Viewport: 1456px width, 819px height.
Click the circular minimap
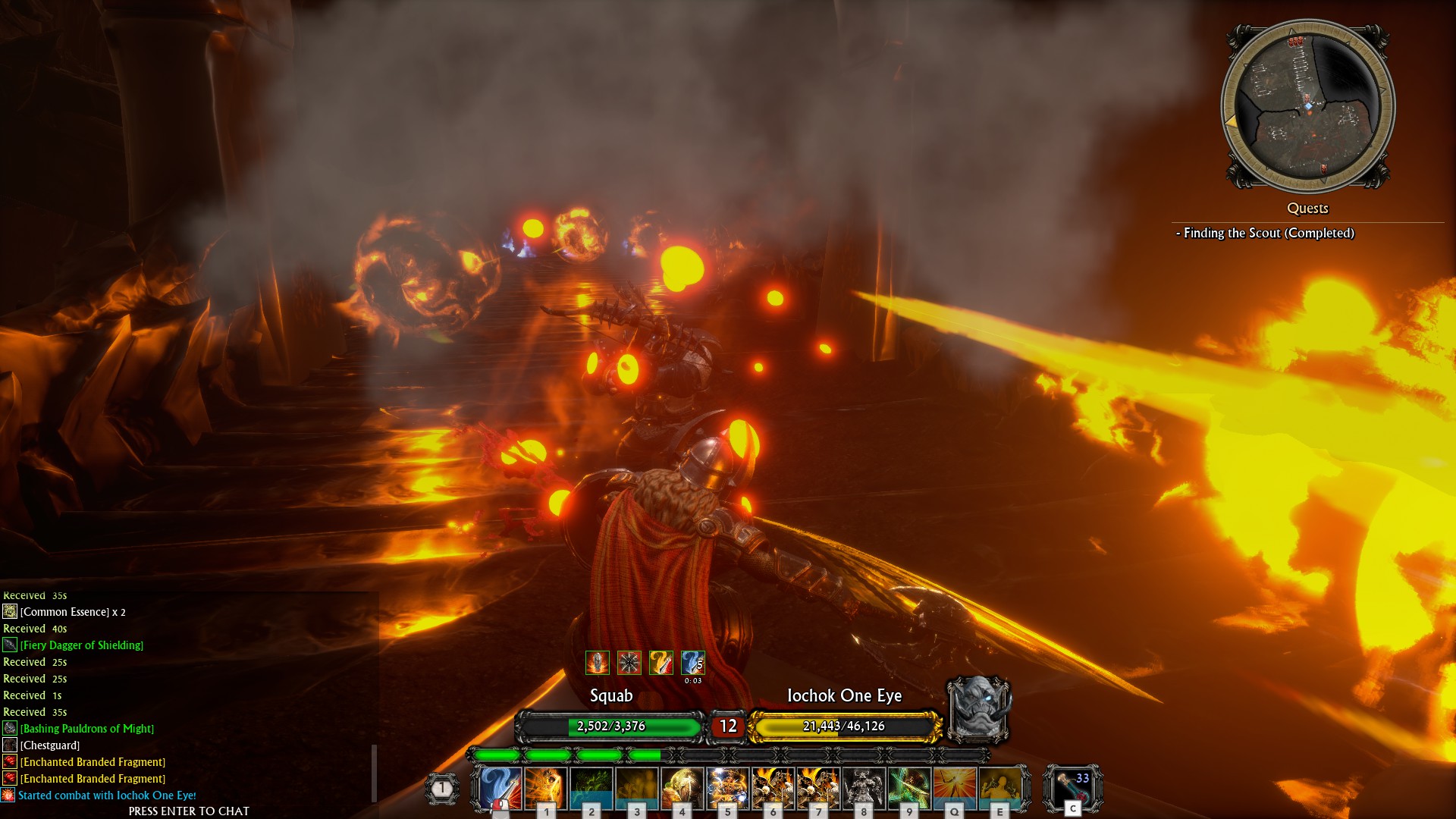pyautogui.click(x=1307, y=106)
